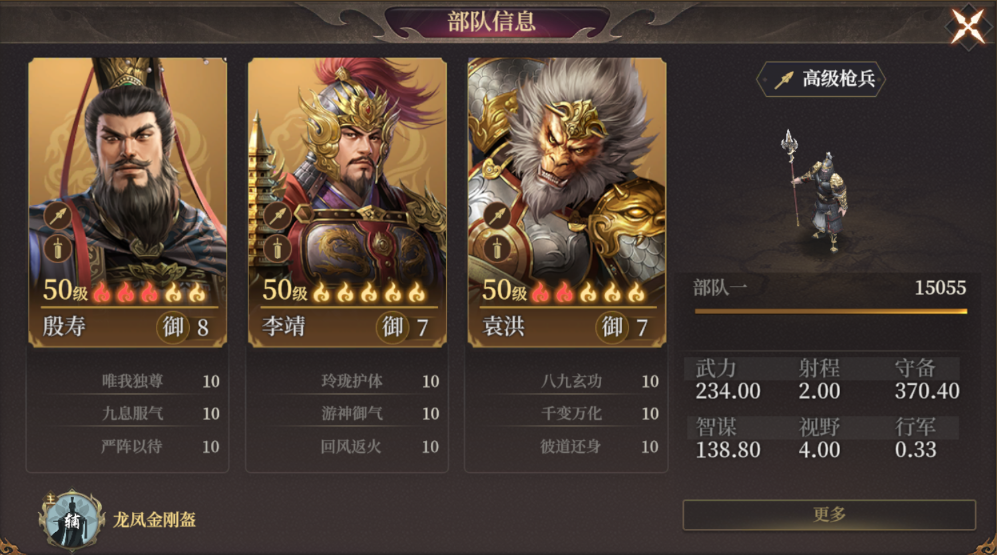Close the 部队信息 panel
The width and height of the screenshot is (997, 555).
pos(967,26)
